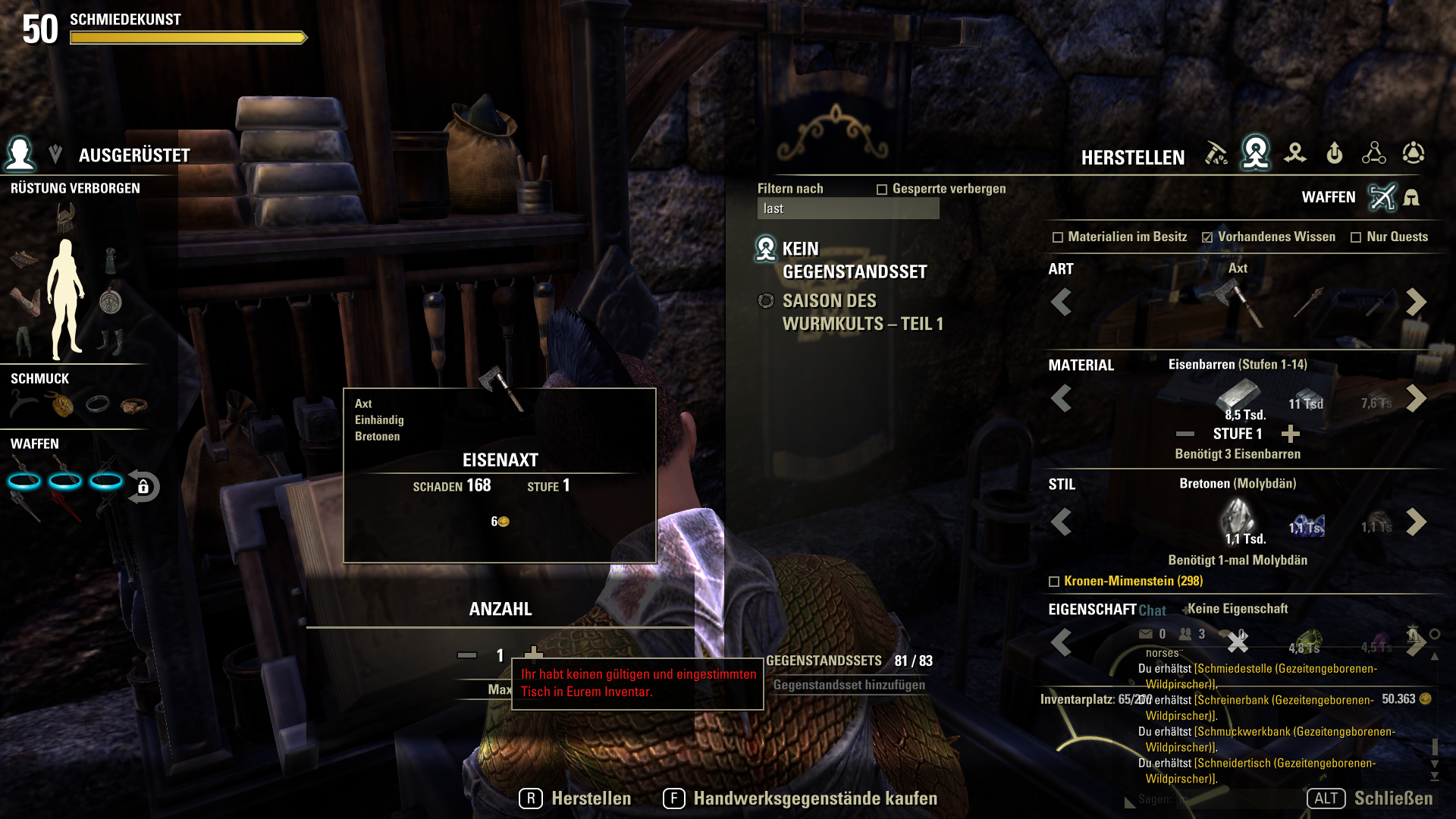This screenshot has width=1456, height=819.
Task: Increase the material Stufe with plus
Action: [1290, 434]
